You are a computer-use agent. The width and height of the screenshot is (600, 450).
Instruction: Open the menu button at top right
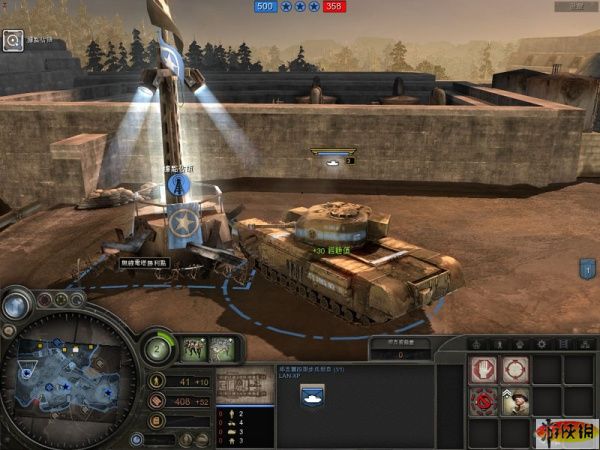click(x=572, y=8)
